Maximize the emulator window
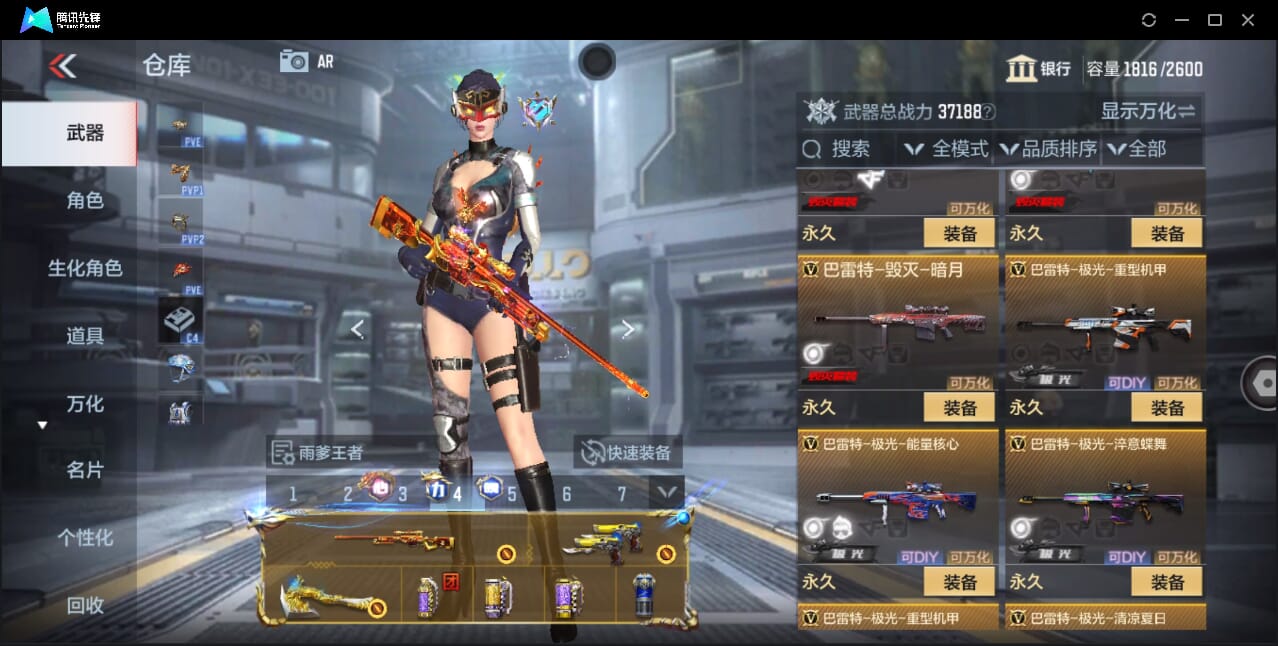This screenshot has height=646, width=1278. pos(1214,20)
